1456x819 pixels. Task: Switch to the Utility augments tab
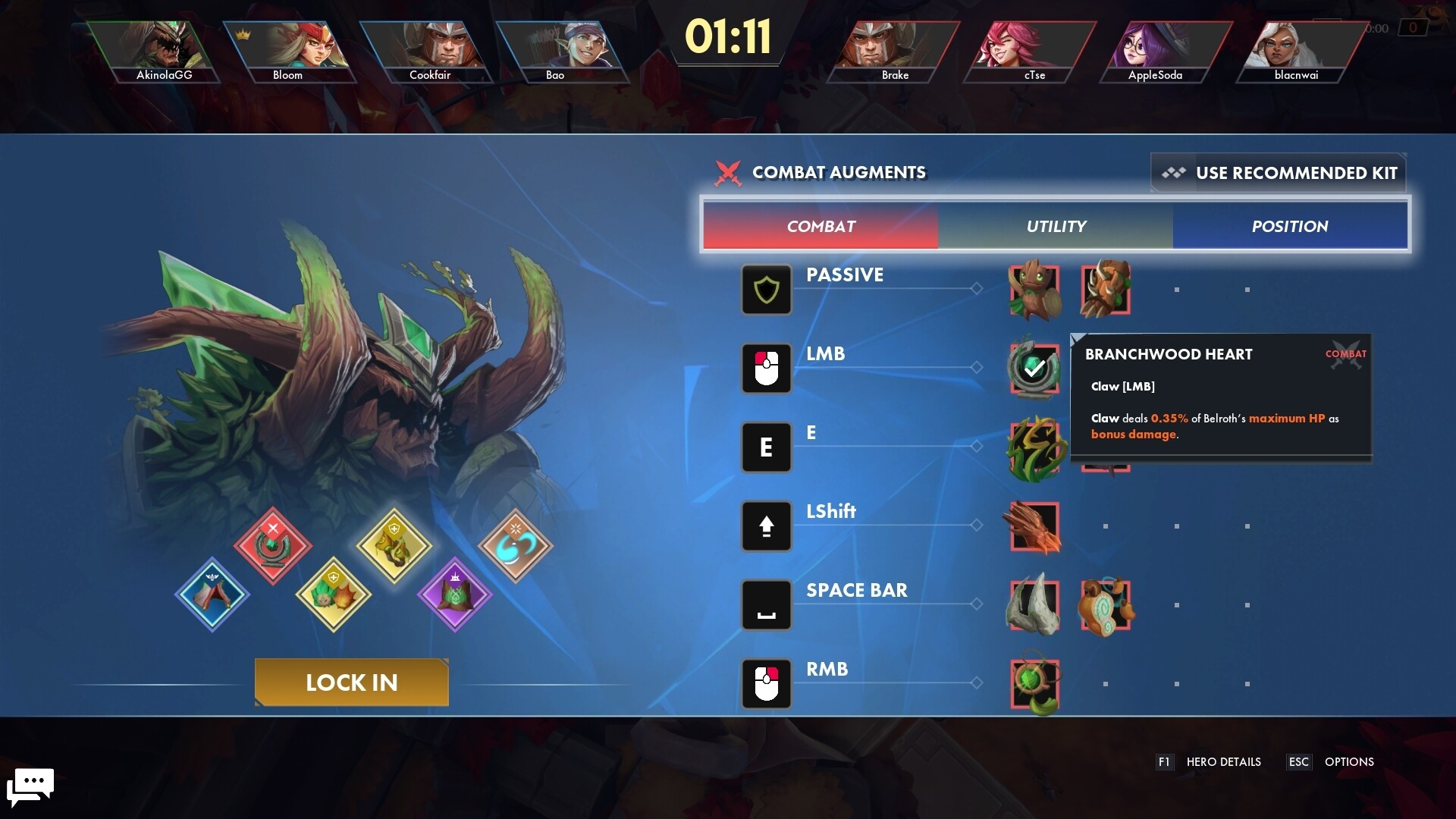click(1055, 226)
